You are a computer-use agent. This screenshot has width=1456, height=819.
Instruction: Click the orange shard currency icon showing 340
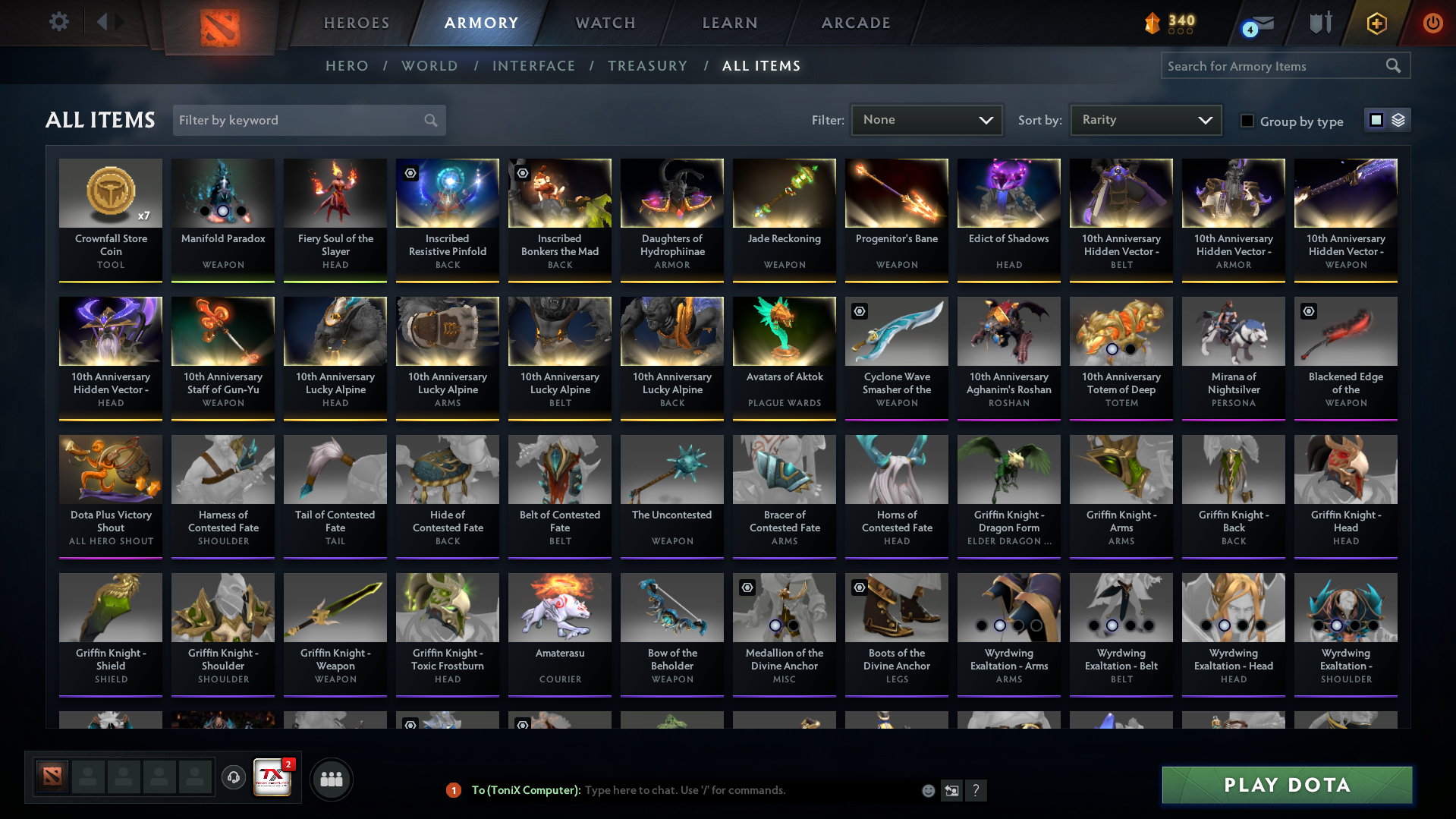(1151, 24)
